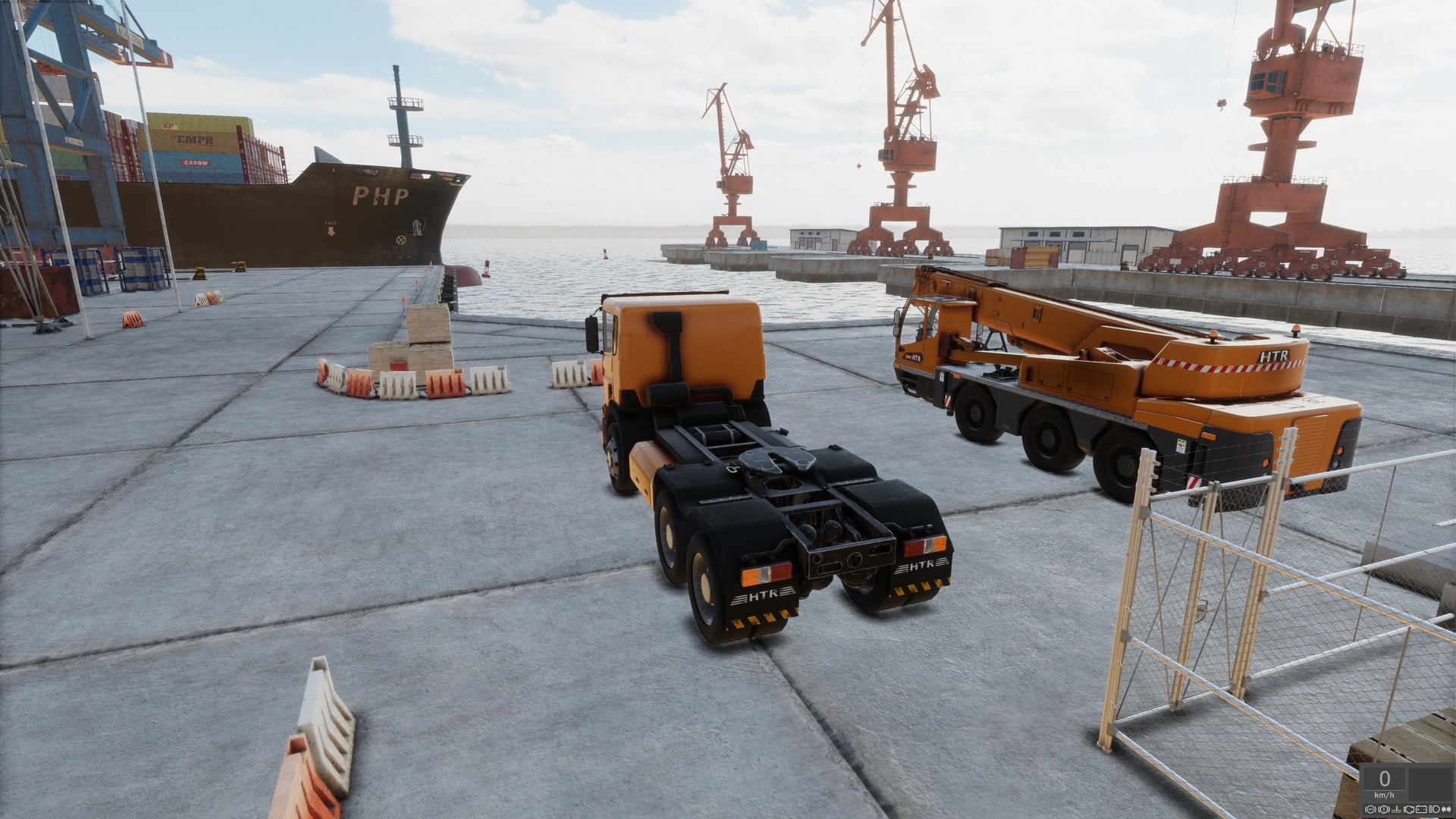Click the ABS warning indicator icon
This screenshot has width=1456, height=819.
pos(1370,810)
